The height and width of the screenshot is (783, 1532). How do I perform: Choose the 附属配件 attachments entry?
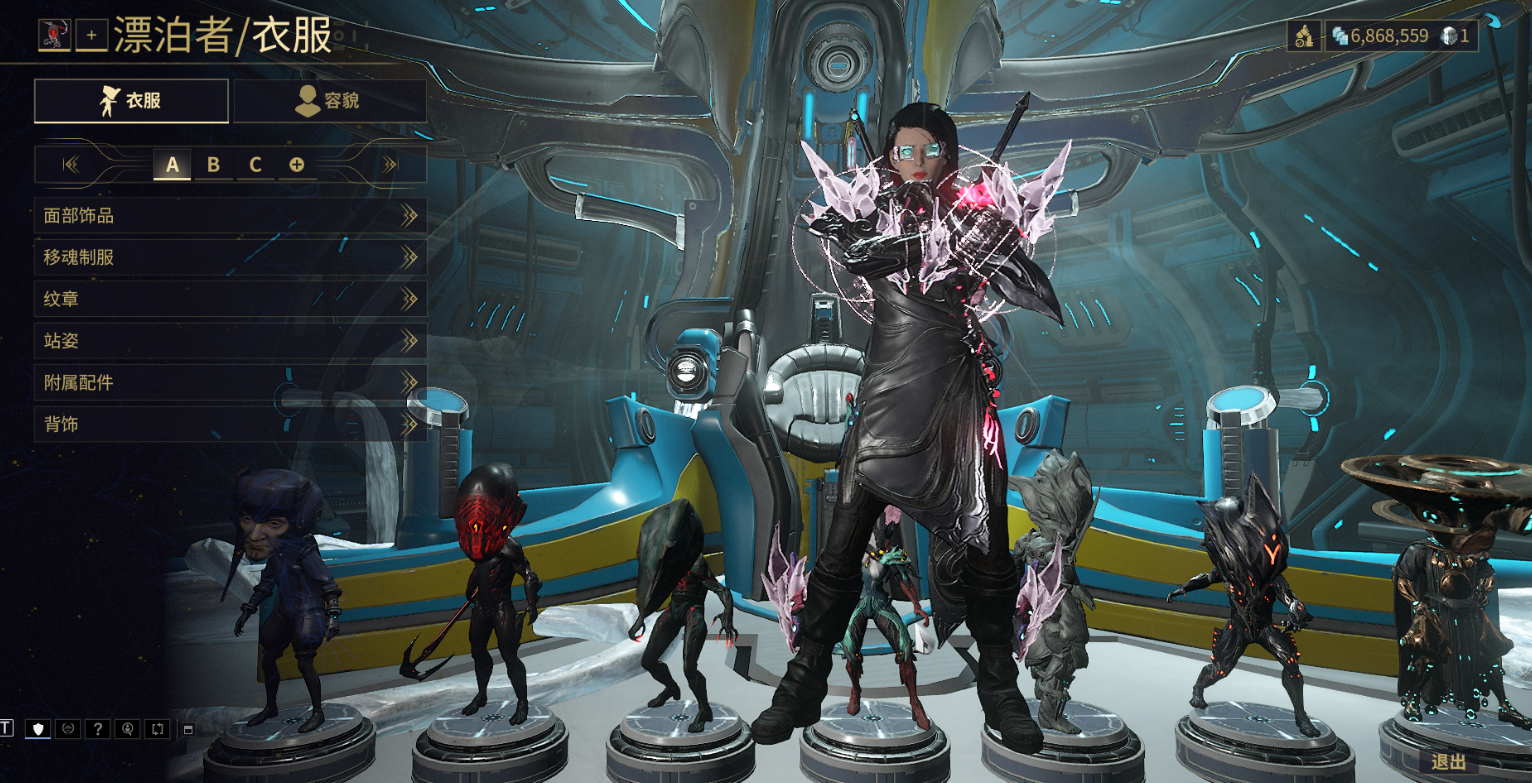(x=230, y=383)
